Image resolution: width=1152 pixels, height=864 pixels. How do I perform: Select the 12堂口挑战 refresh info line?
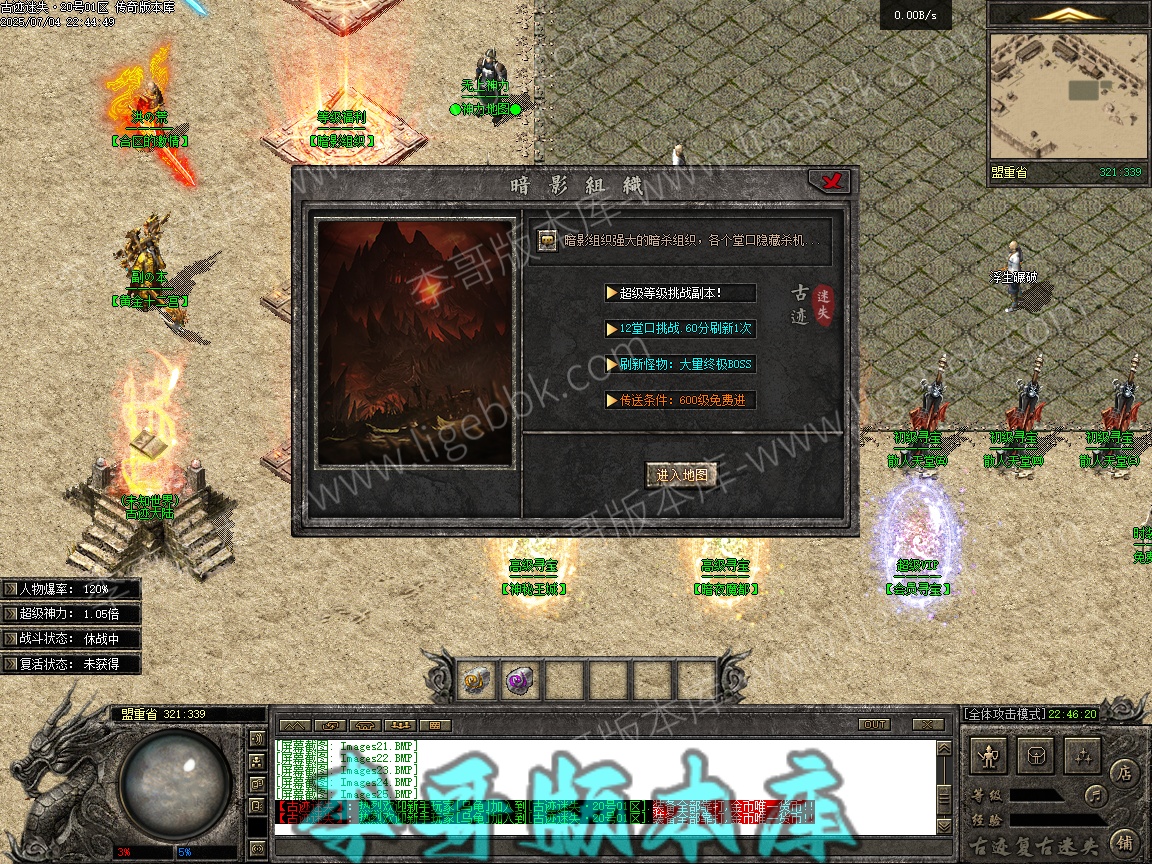point(680,328)
